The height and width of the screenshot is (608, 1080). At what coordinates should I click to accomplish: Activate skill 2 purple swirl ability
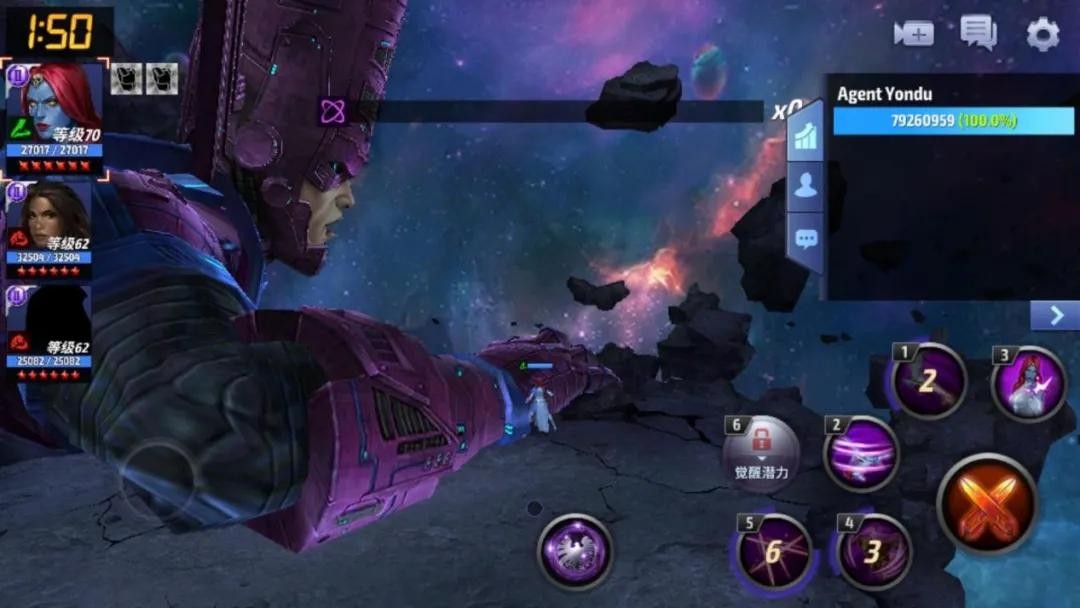[861, 453]
